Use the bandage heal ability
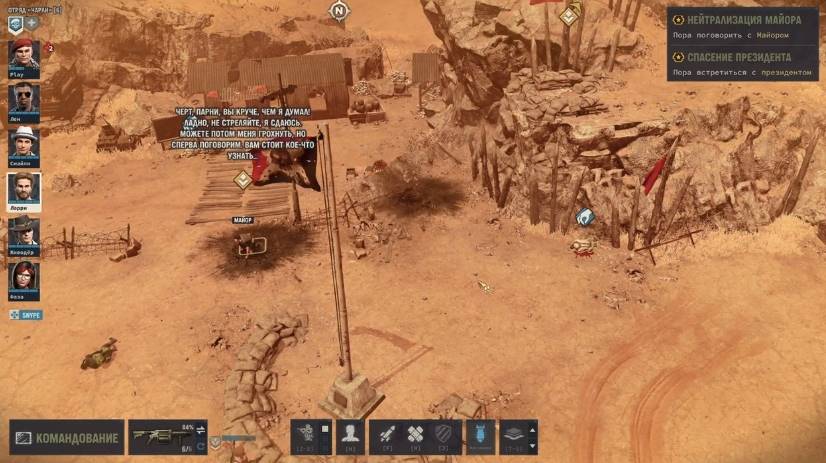This screenshot has width=826, height=463. [415, 436]
